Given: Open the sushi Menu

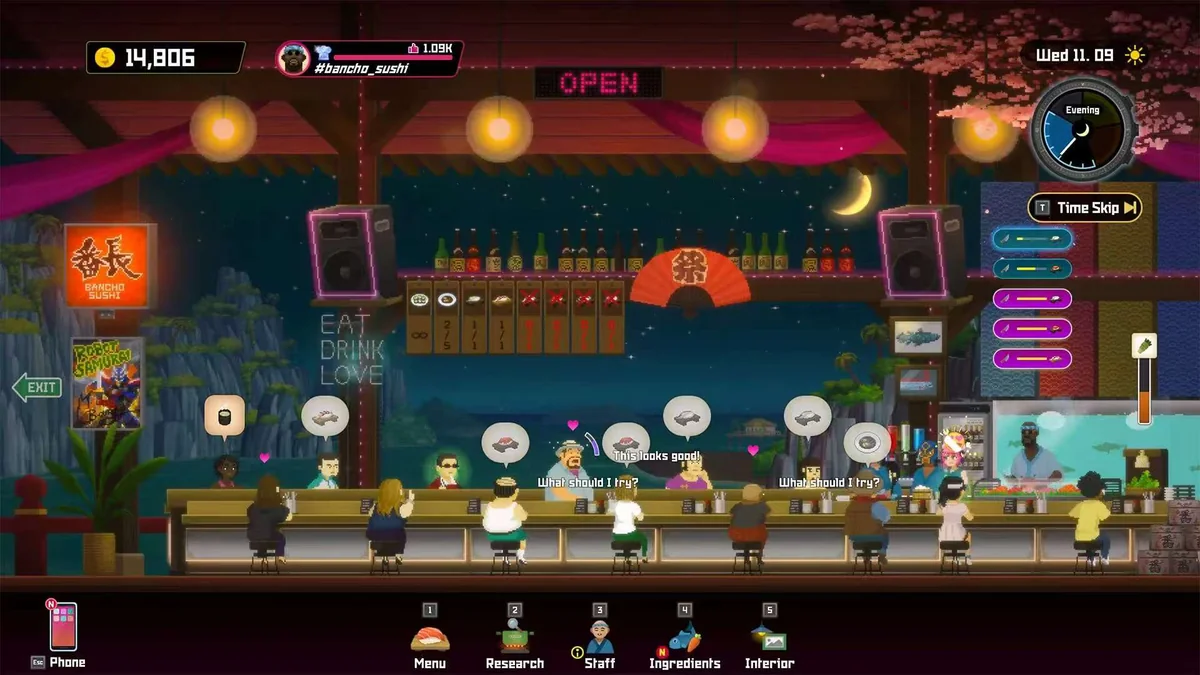Looking at the screenshot, I should [430, 639].
